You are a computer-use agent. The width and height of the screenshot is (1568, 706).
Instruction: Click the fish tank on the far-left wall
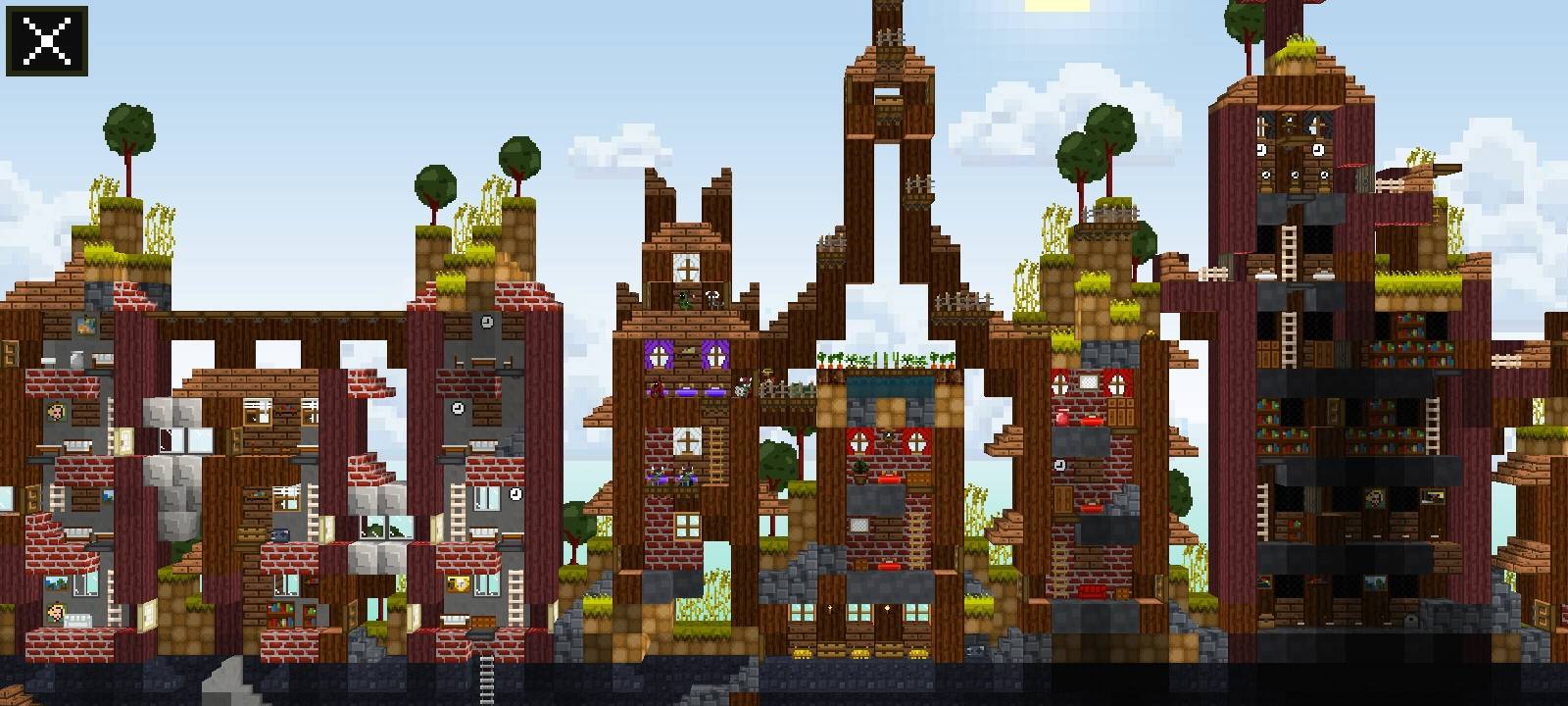(84, 326)
